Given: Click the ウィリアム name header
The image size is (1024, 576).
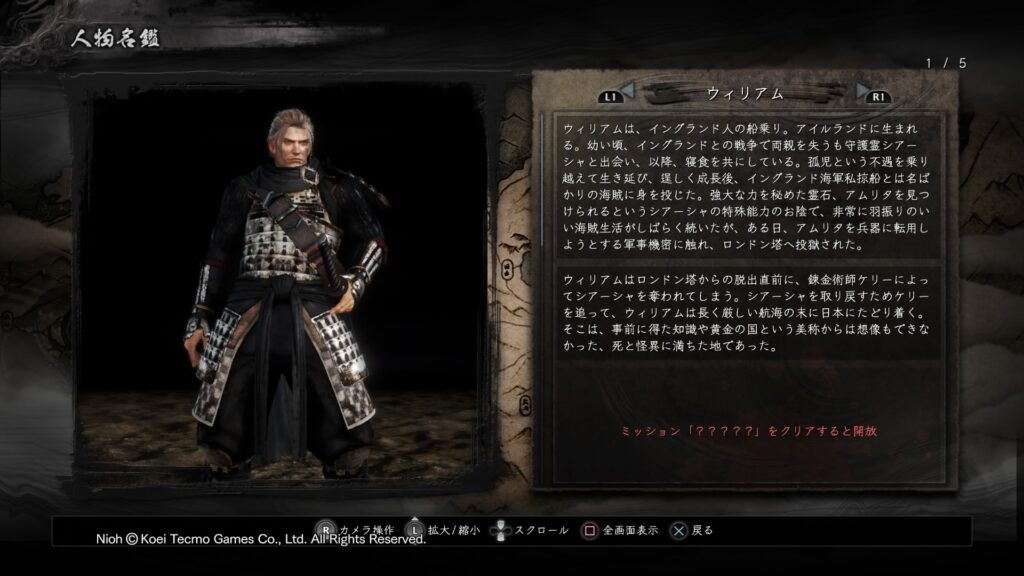Looking at the screenshot, I should click(x=743, y=93).
